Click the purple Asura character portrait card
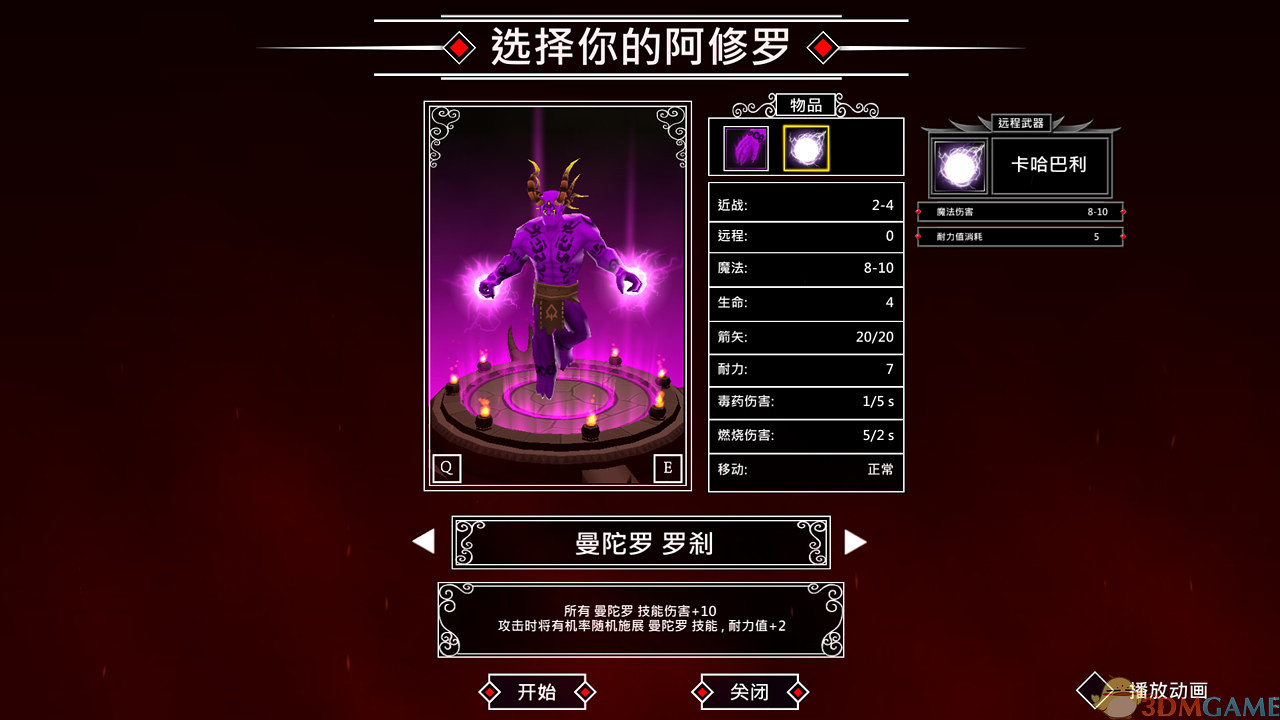The image size is (1280, 720). point(557,295)
